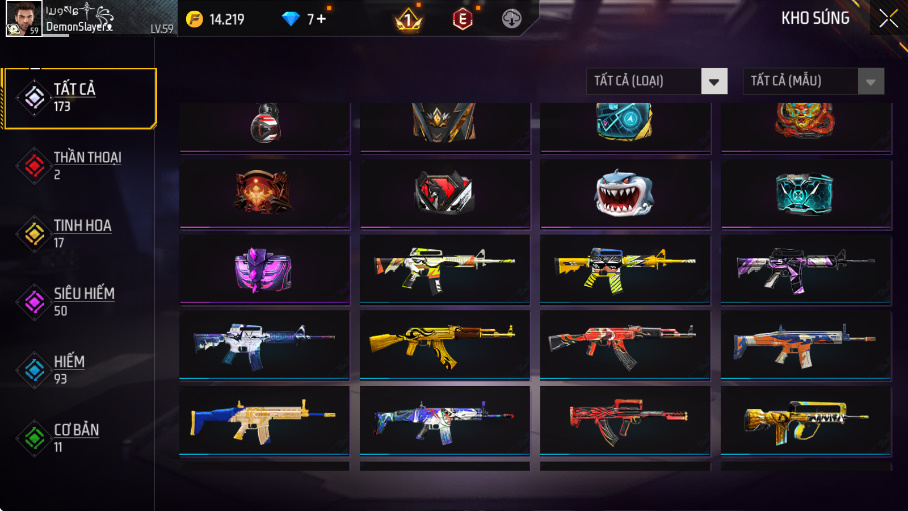
Task: Switch to the Tất Cả category tab
Action: pyautogui.click(x=80, y=98)
